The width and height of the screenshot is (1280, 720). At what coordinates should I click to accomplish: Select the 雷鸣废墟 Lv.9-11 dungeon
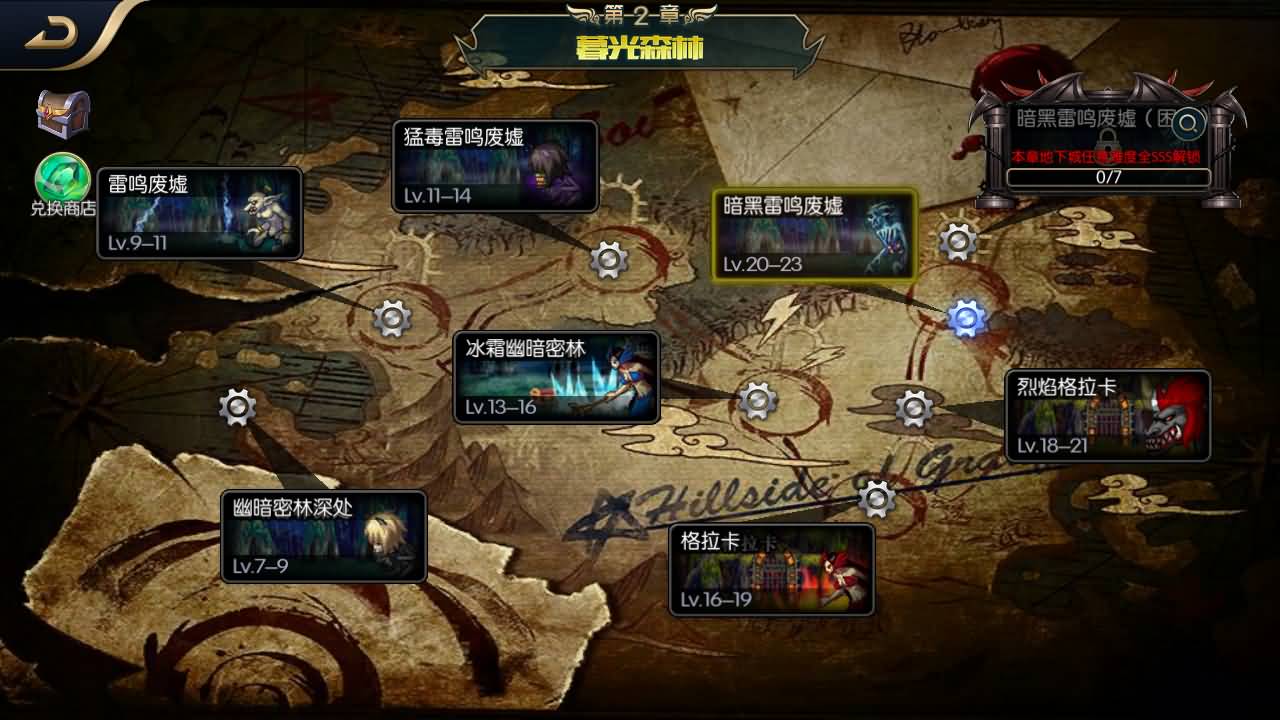[x=198, y=213]
